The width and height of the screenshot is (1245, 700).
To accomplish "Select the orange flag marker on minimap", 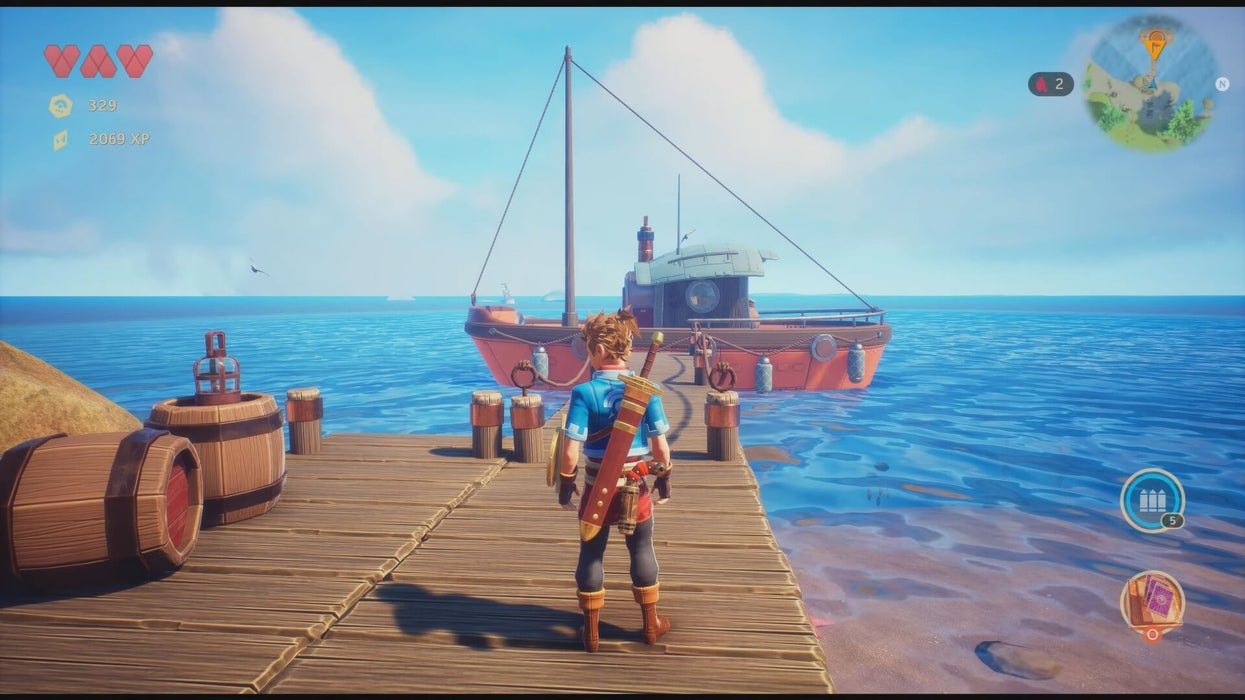I will click(1155, 43).
